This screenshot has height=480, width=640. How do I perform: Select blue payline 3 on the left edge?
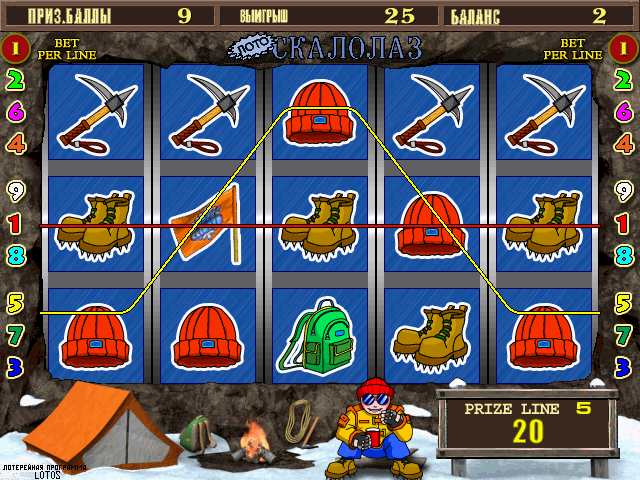coord(15,365)
